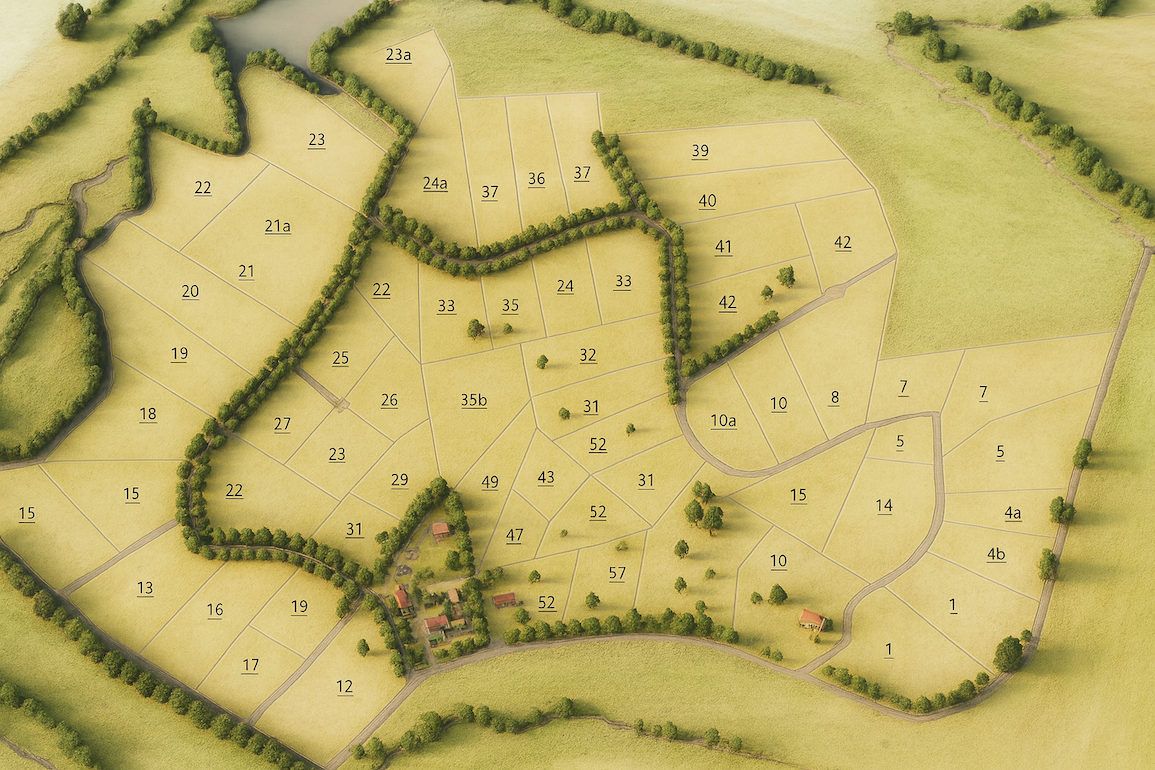Choose the plot numbered 49
Viewport: 1155px width, 770px height.
[x=490, y=483]
